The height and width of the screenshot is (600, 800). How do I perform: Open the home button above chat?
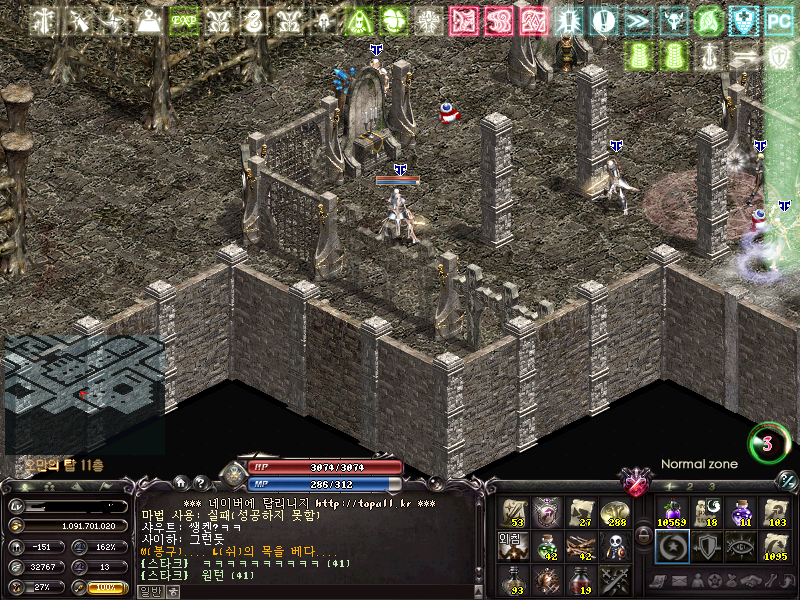(182, 483)
